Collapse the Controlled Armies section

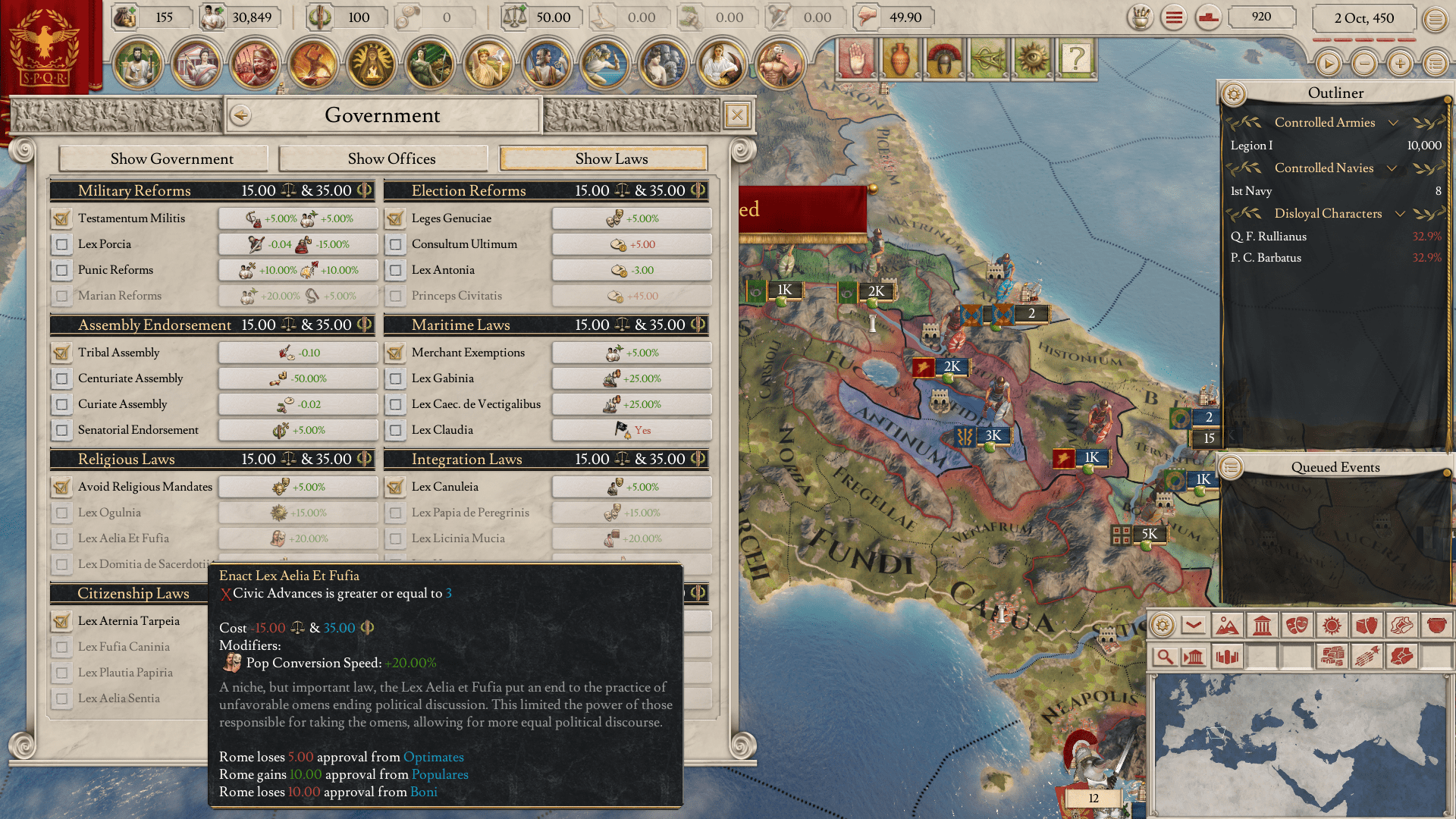(x=1393, y=123)
